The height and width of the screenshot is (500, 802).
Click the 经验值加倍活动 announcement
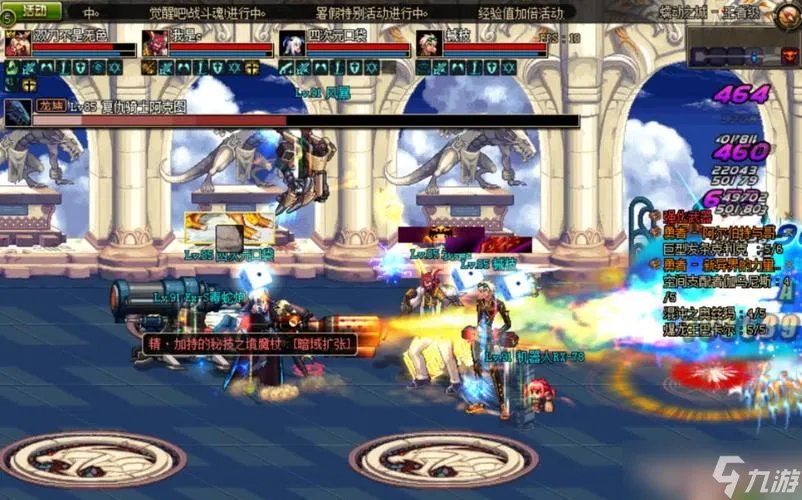tap(521, 13)
